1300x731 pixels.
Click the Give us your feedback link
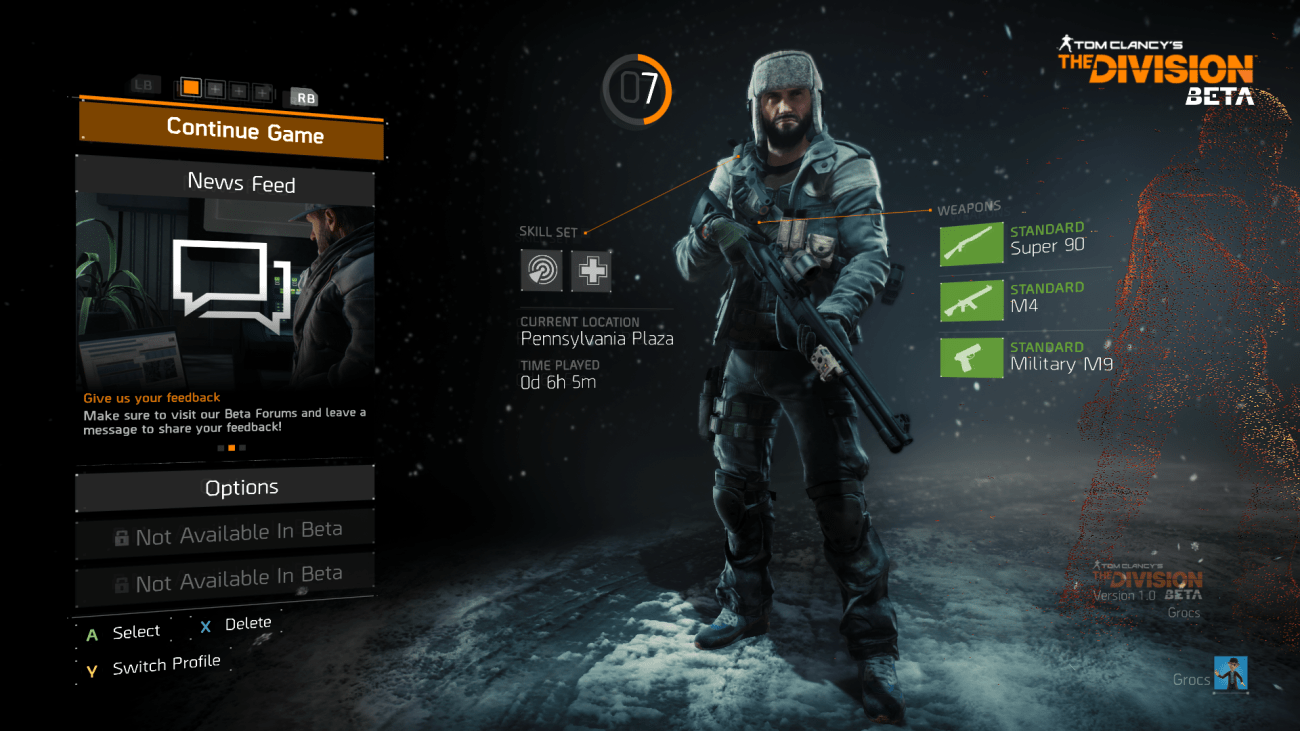[x=151, y=397]
